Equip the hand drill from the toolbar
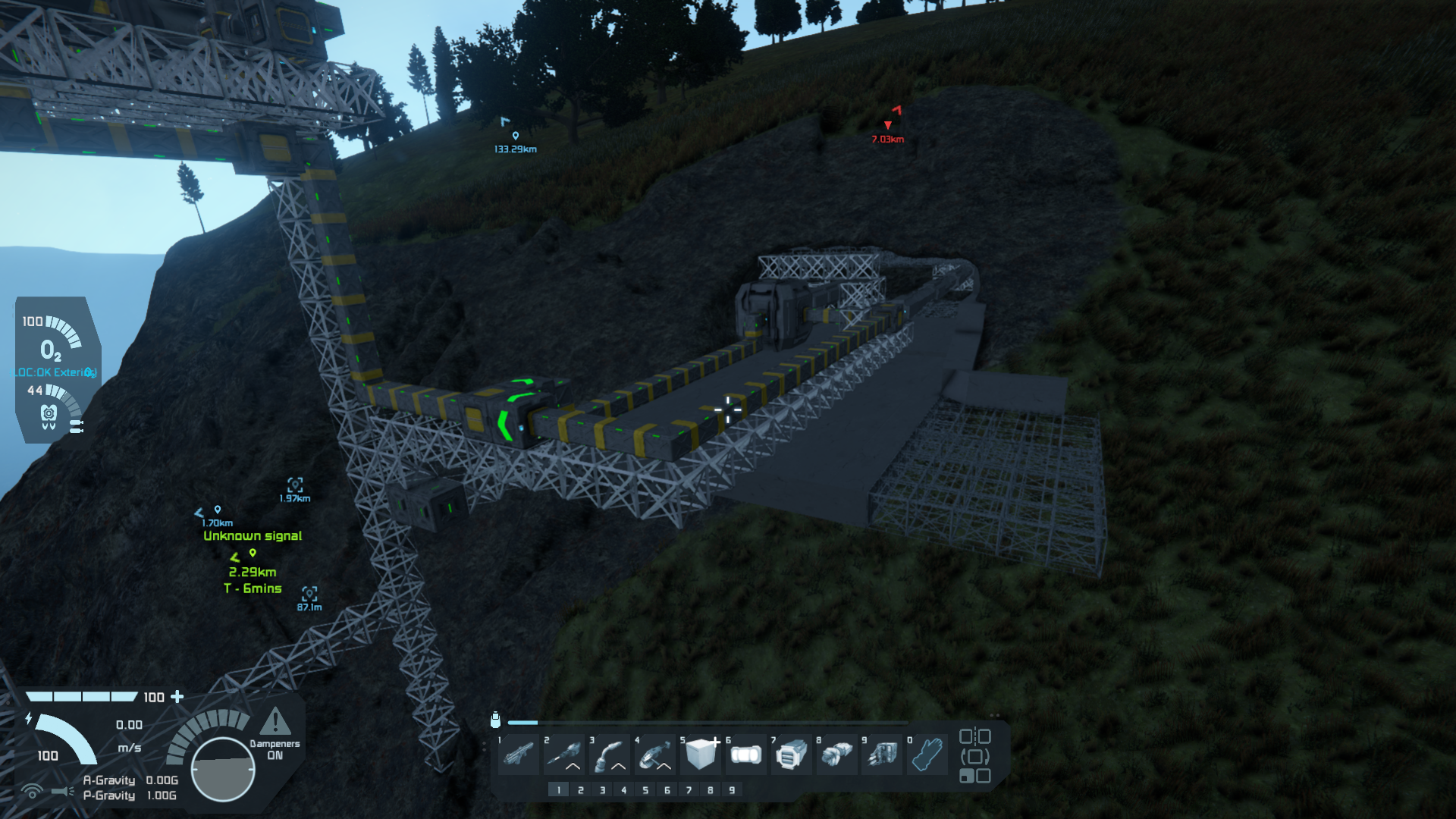Screen dimensions: 1456x819 pos(564,755)
